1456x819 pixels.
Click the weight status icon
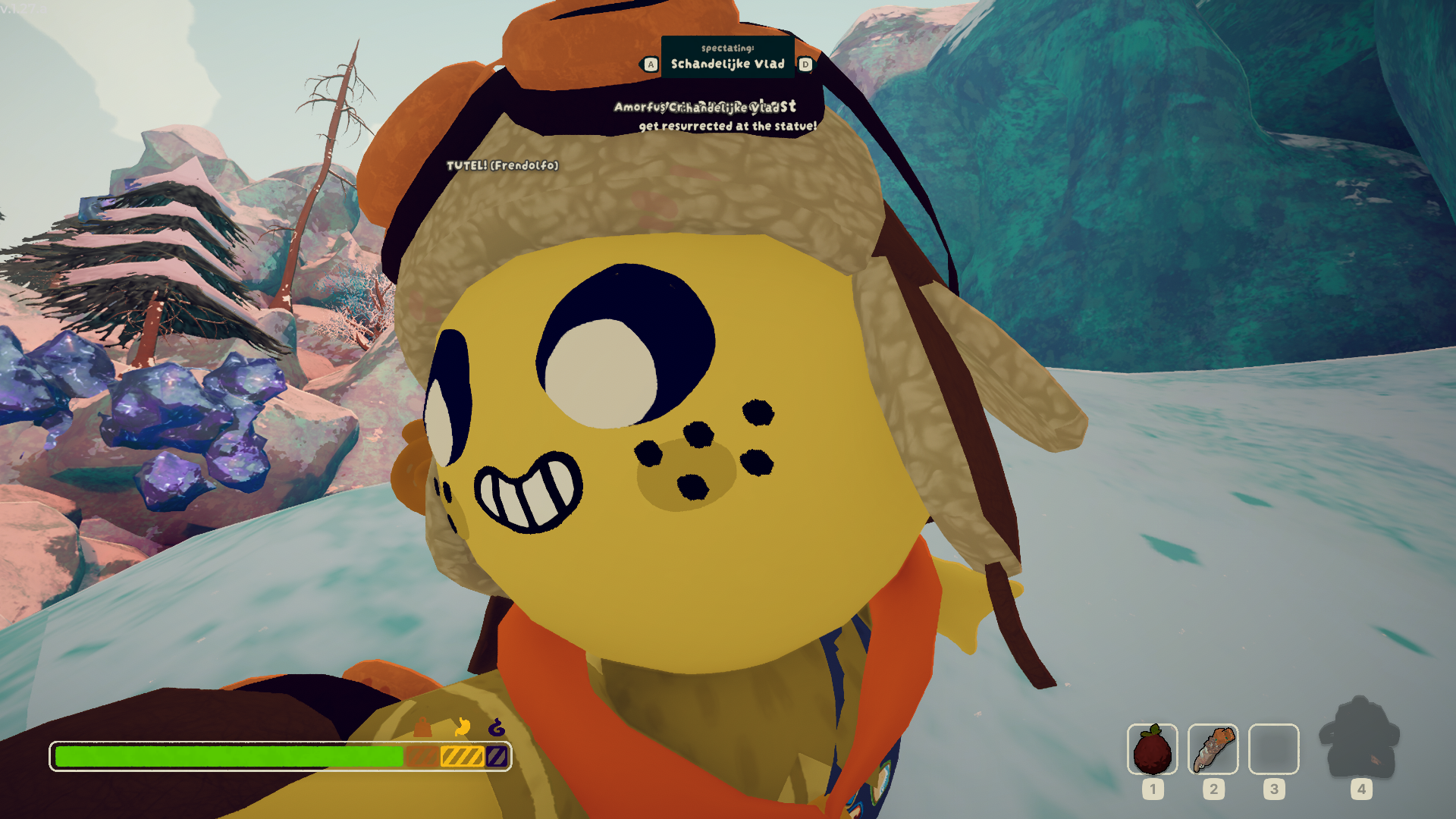(x=422, y=729)
